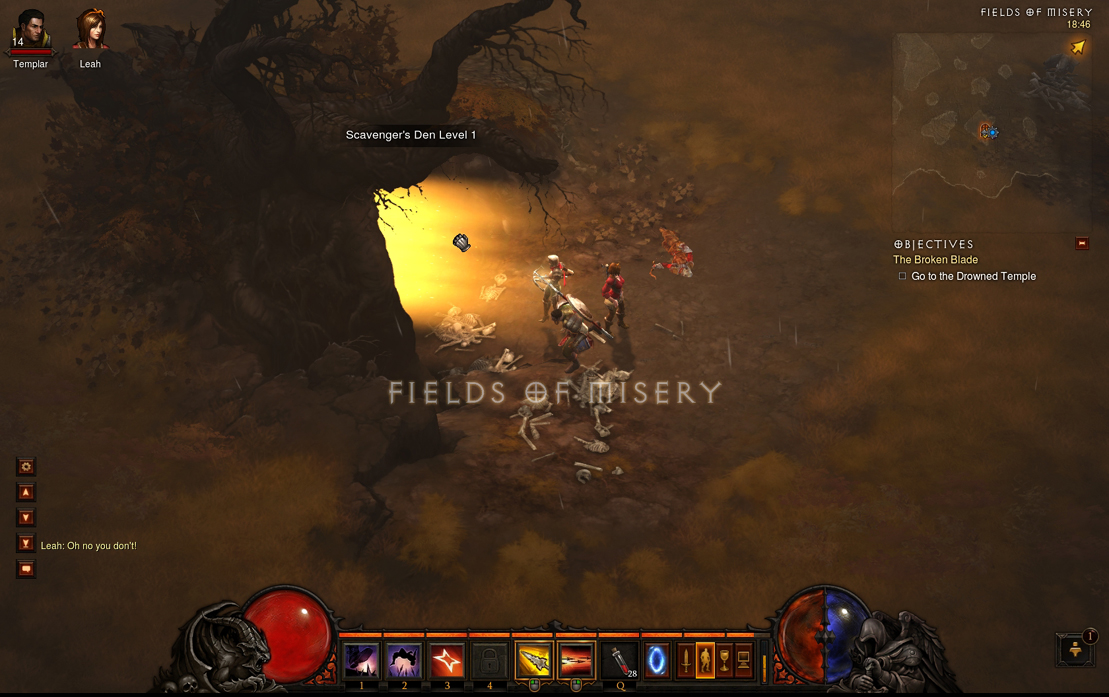Select the golden arrow primary skill
This screenshot has height=697, width=1109.
[x=534, y=661]
